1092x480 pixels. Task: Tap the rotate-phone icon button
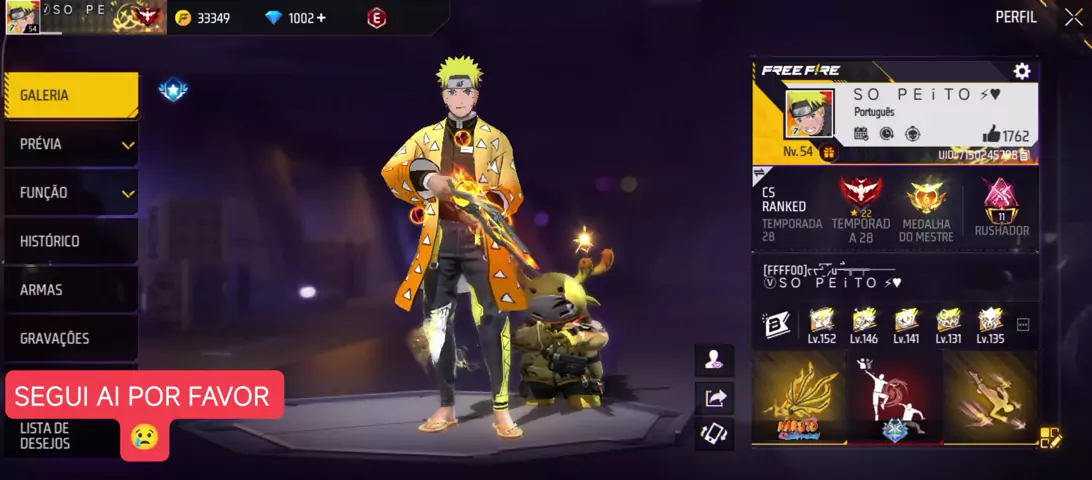pos(715,433)
